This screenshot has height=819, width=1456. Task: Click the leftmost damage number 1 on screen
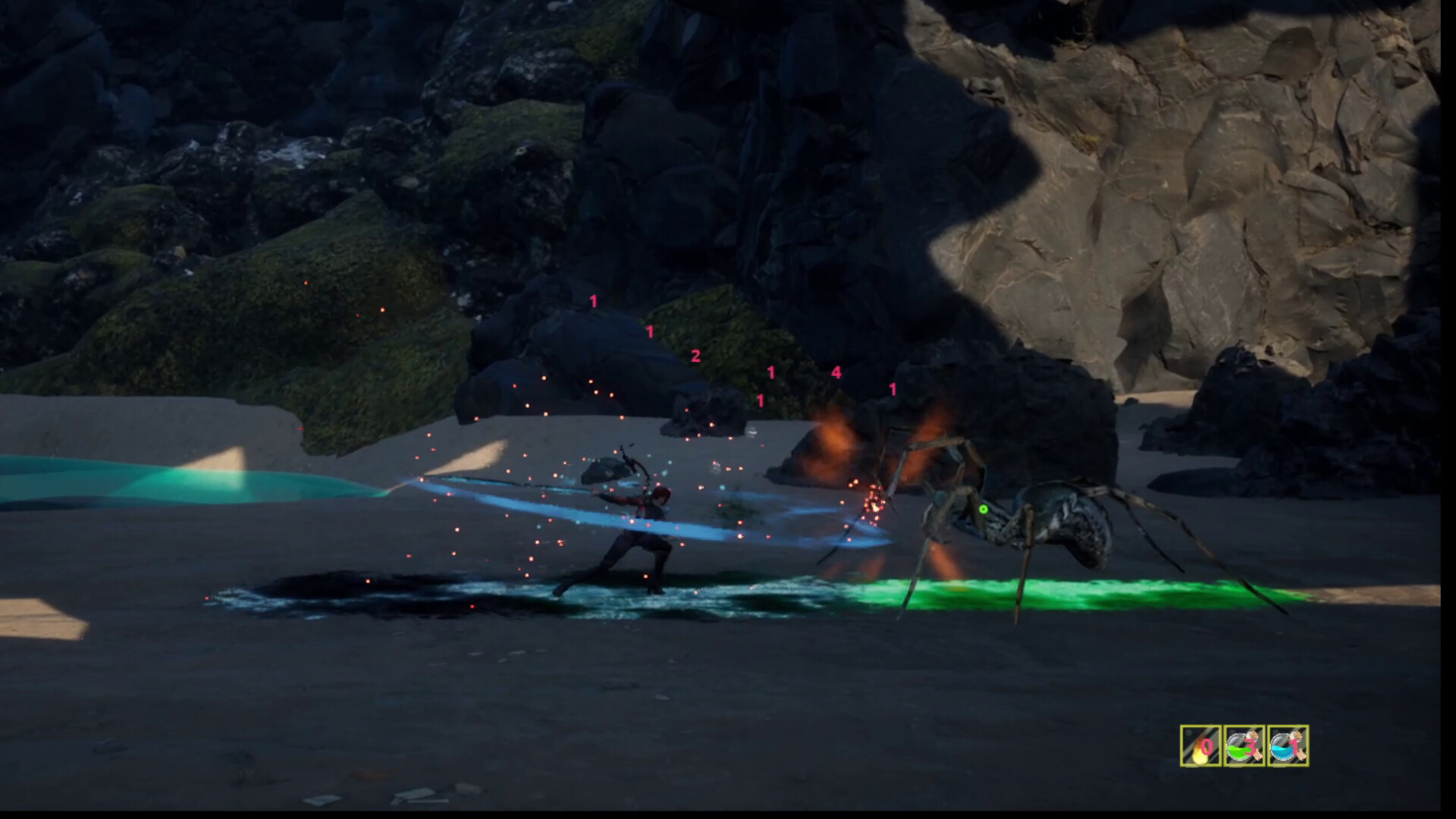(x=592, y=302)
